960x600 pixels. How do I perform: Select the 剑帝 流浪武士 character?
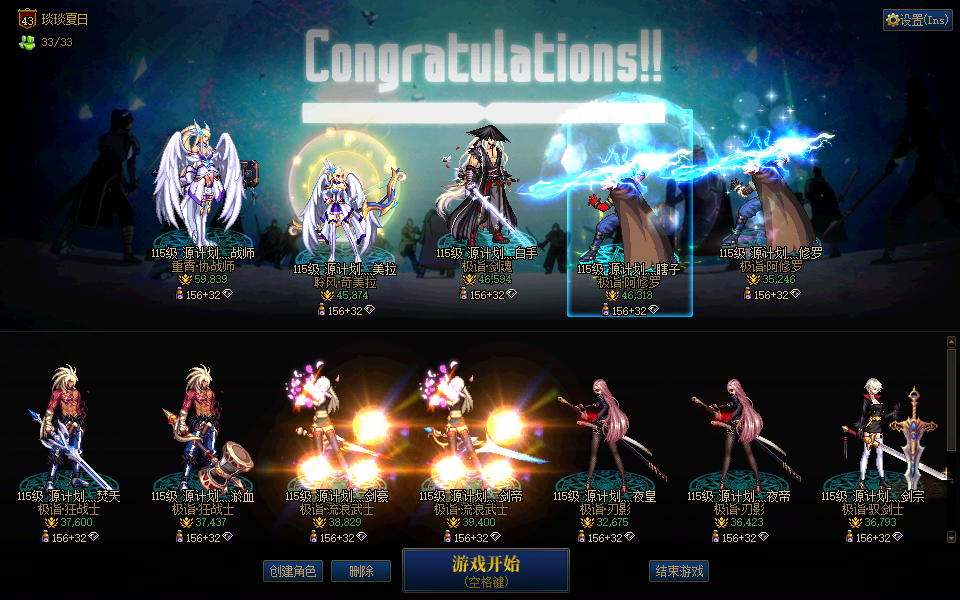[470, 430]
